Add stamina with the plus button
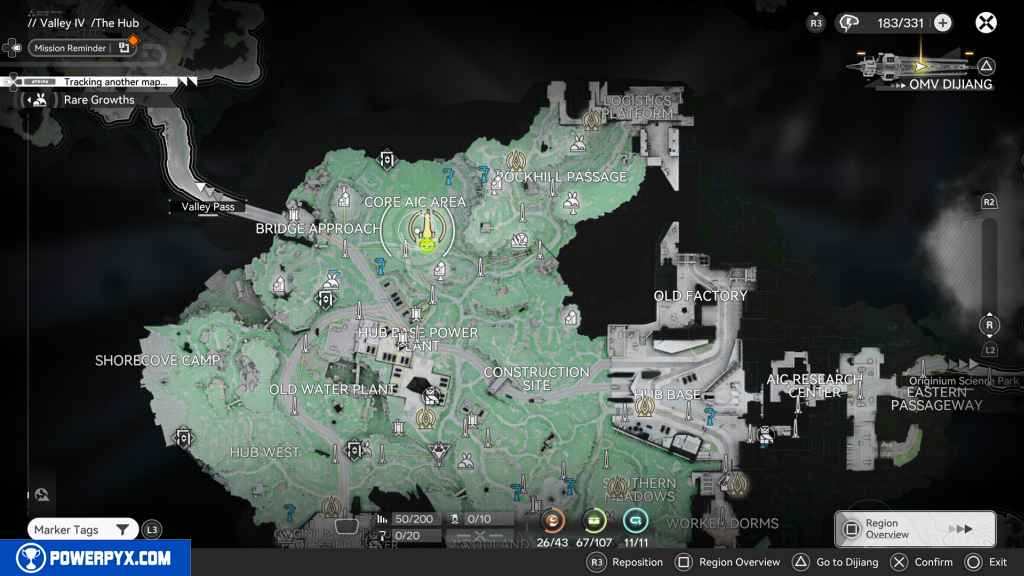This screenshot has width=1024, height=576. click(942, 23)
